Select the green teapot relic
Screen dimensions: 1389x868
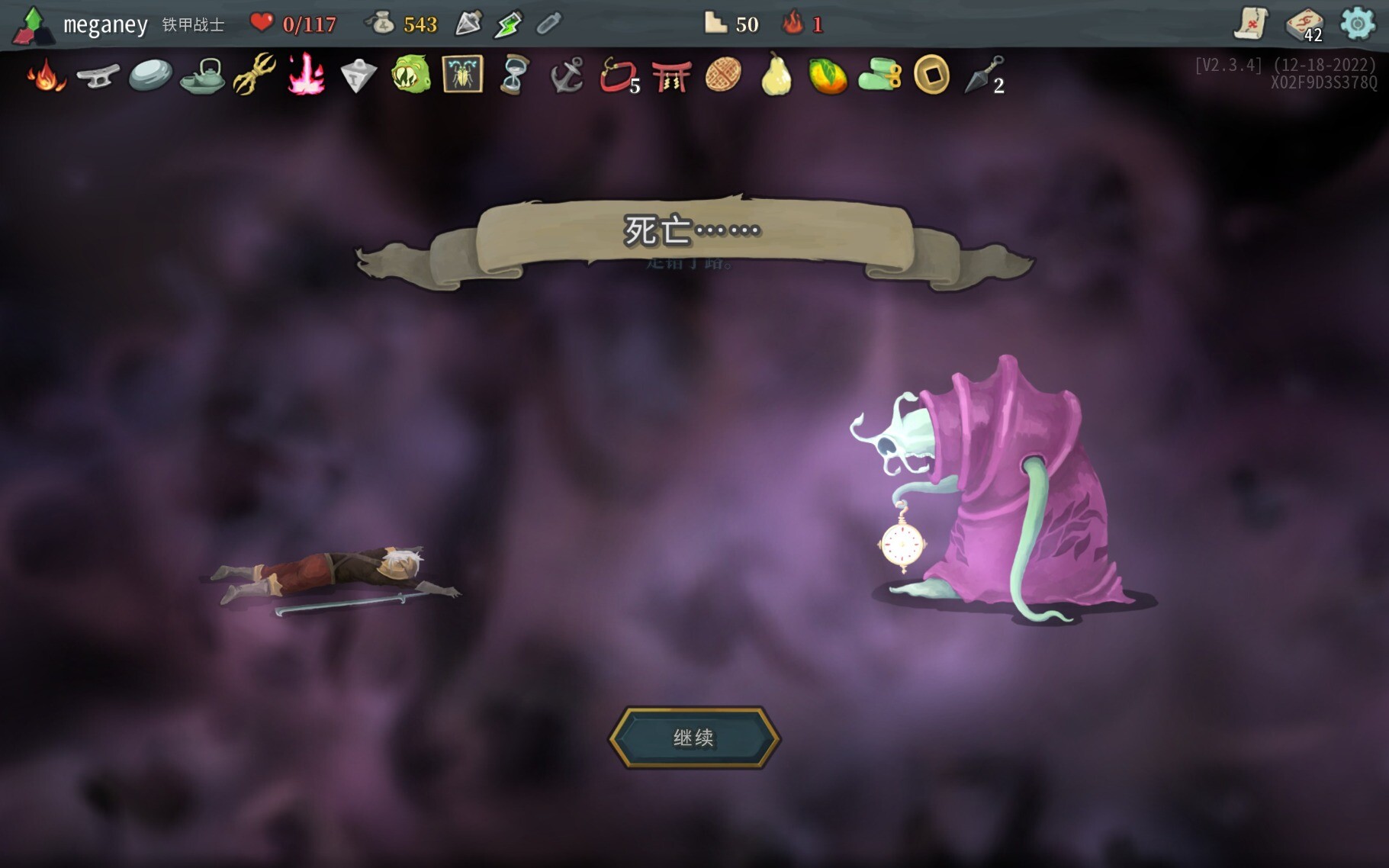[x=203, y=76]
